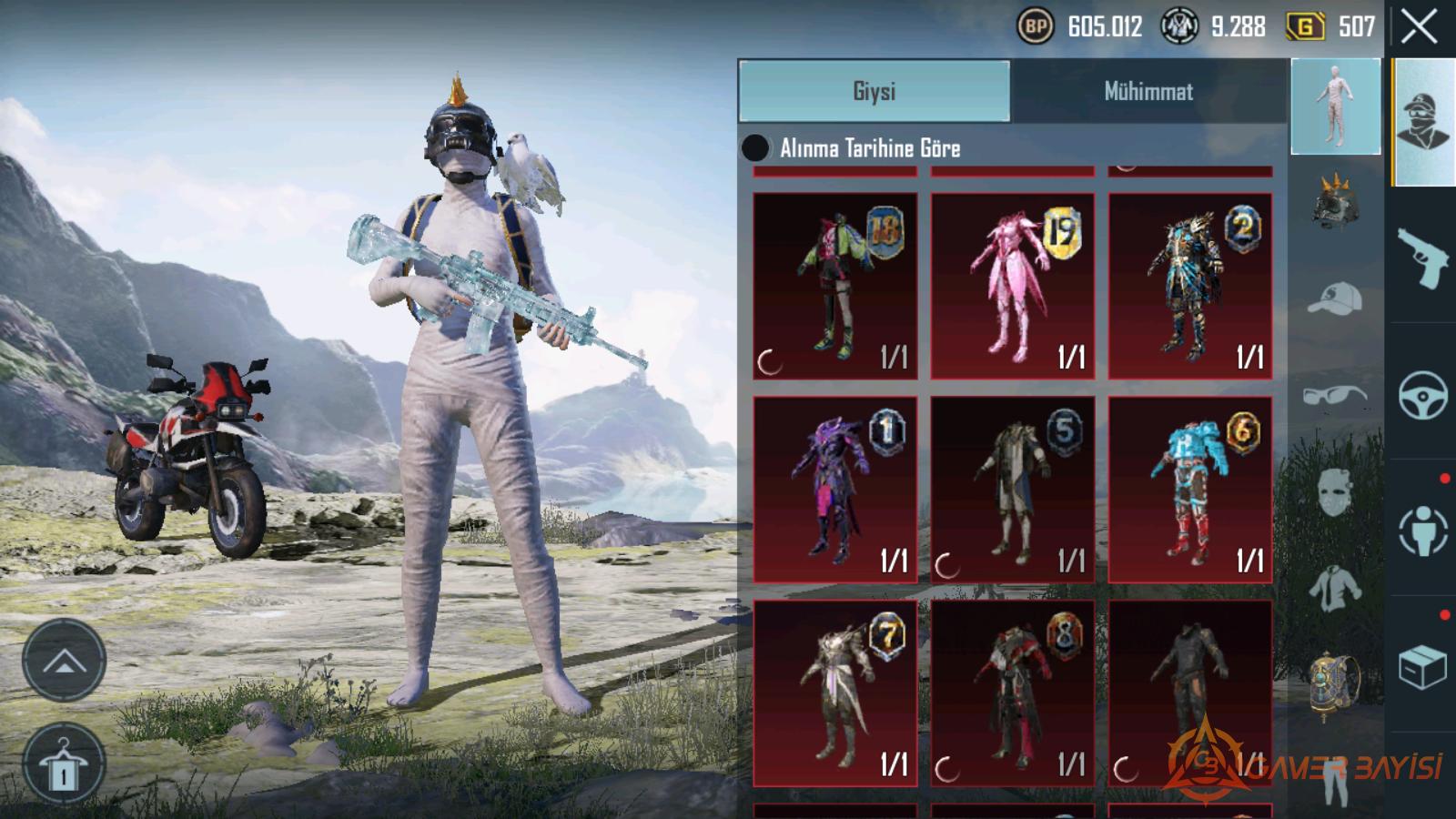The image size is (1456, 819).
Task: Open the cap headwear category
Action: (1335, 298)
